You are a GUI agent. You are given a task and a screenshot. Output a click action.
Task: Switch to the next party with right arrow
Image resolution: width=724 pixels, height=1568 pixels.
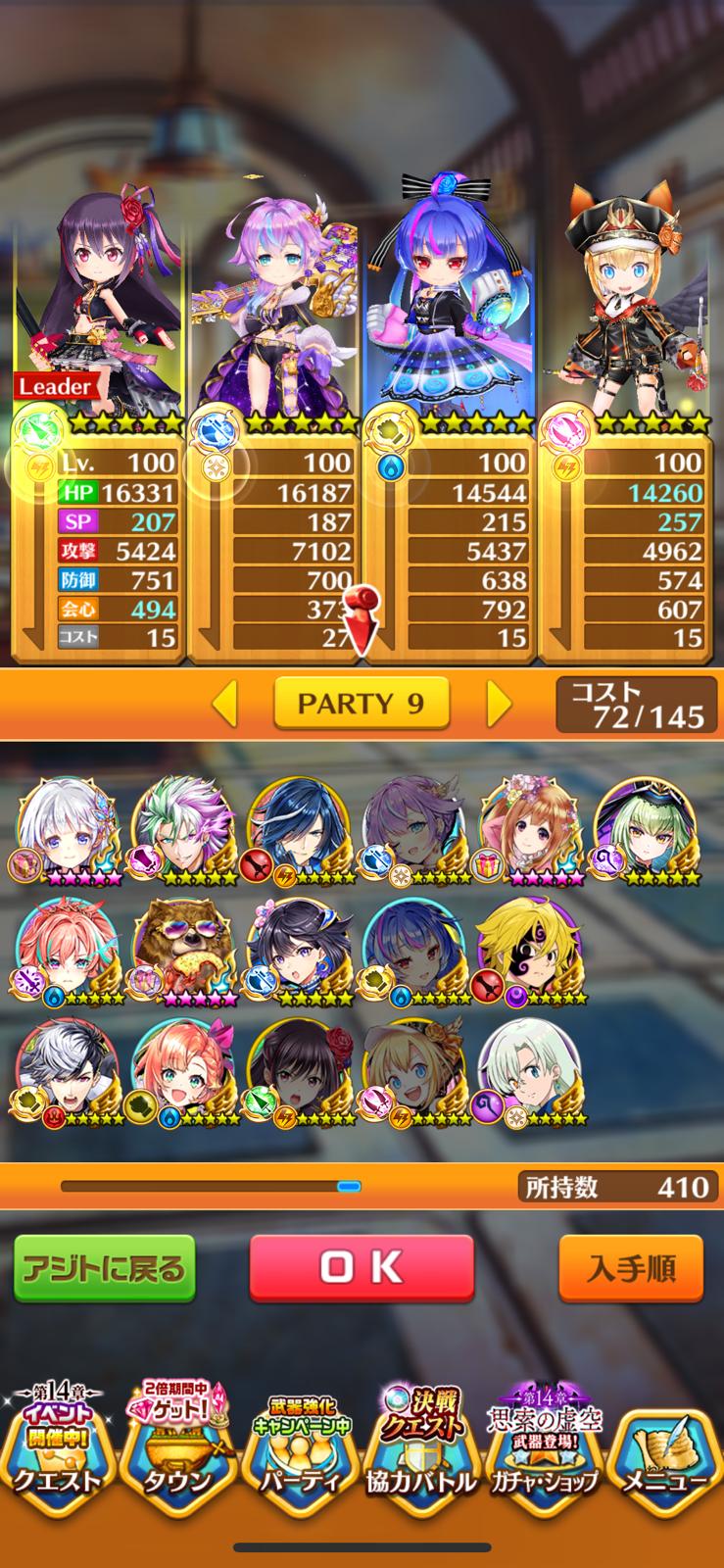[x=499, y=702]
